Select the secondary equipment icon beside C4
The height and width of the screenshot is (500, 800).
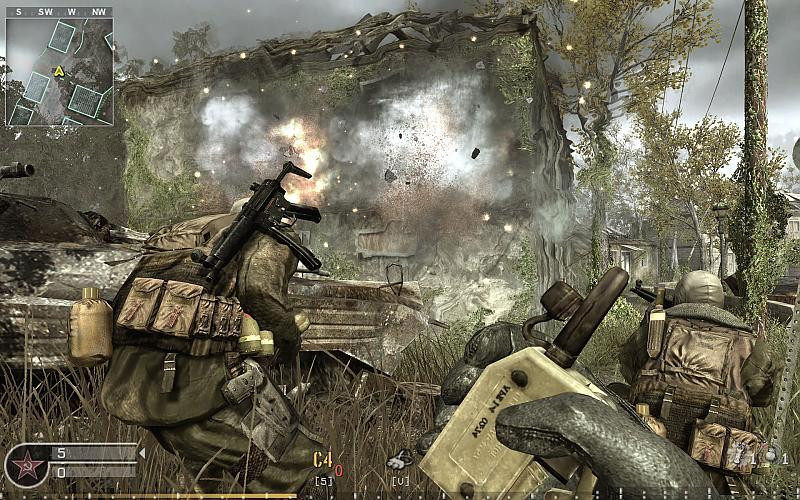click(x=400, y=461)
